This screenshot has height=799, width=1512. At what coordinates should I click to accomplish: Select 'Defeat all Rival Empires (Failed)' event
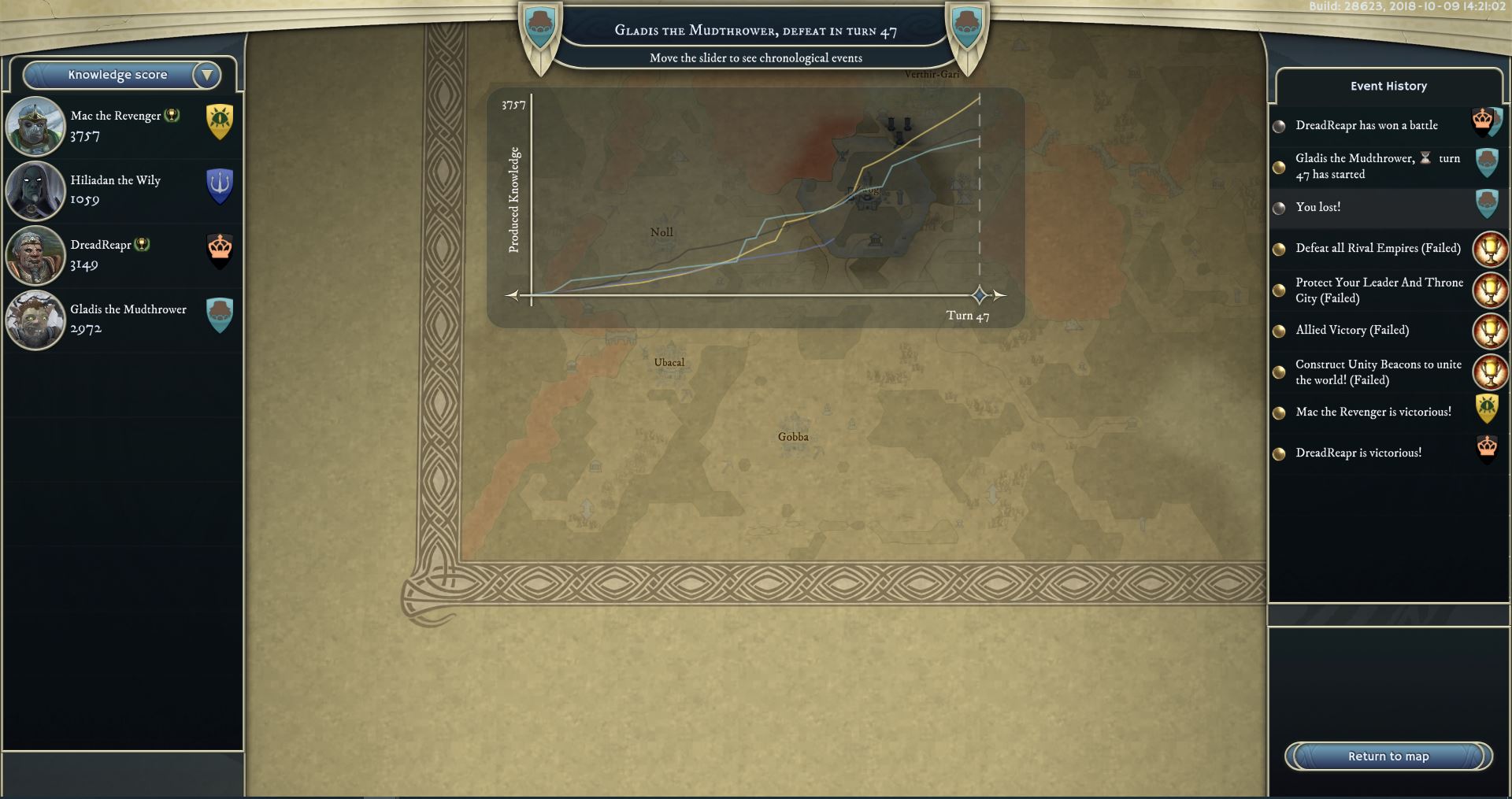pos(1377,248)
